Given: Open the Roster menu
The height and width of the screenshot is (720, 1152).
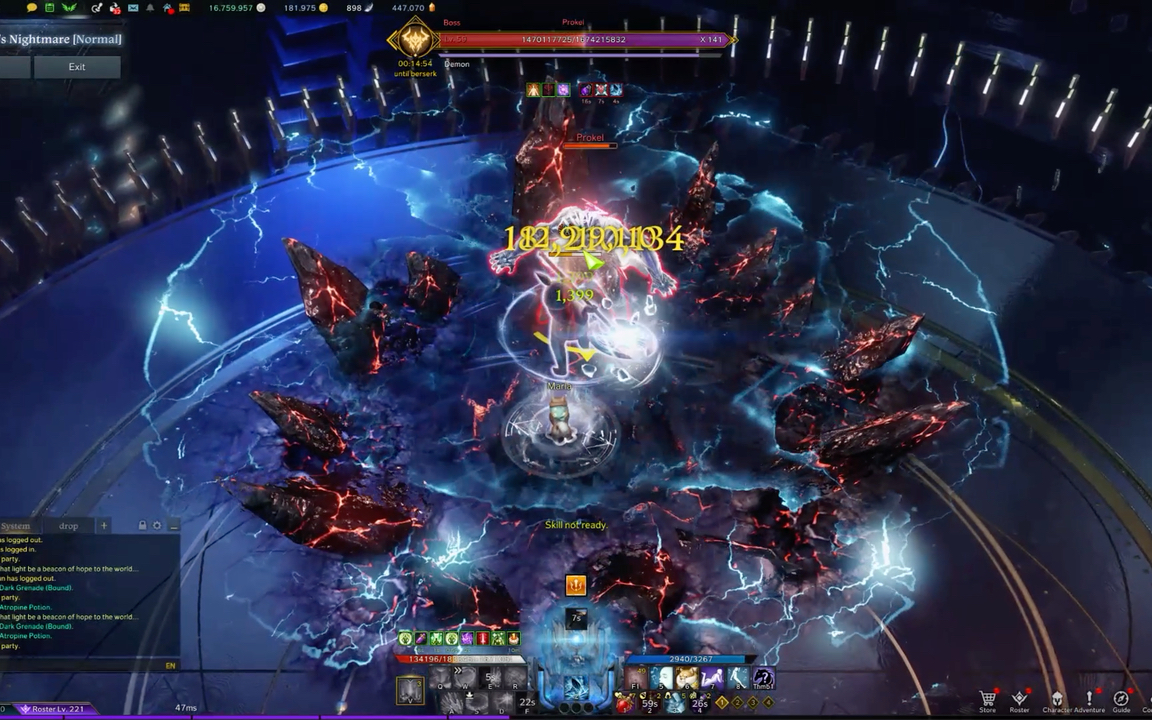Looking at the screenshot, I should [1019, 700].
